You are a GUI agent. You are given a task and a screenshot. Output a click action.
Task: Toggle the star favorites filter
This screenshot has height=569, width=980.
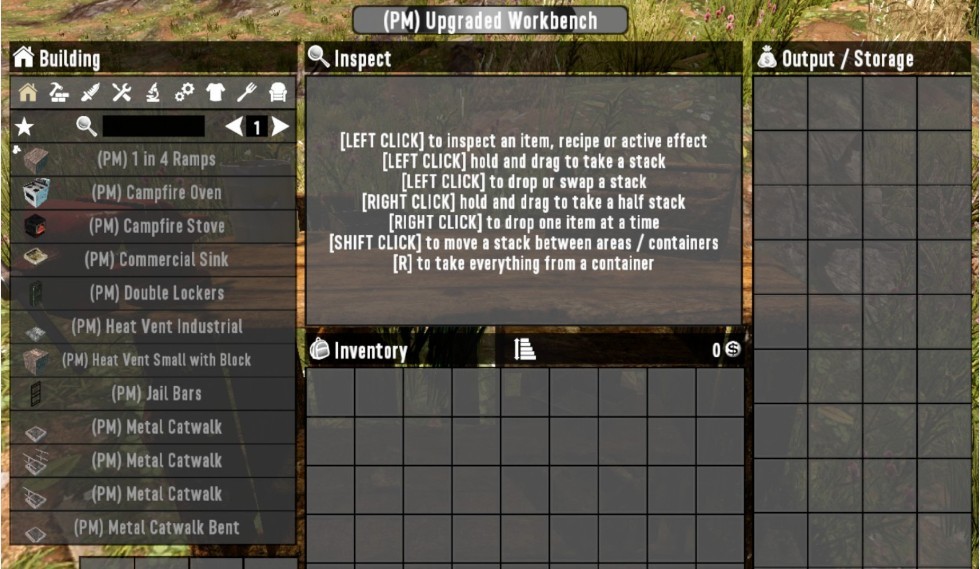coord(24,127)
